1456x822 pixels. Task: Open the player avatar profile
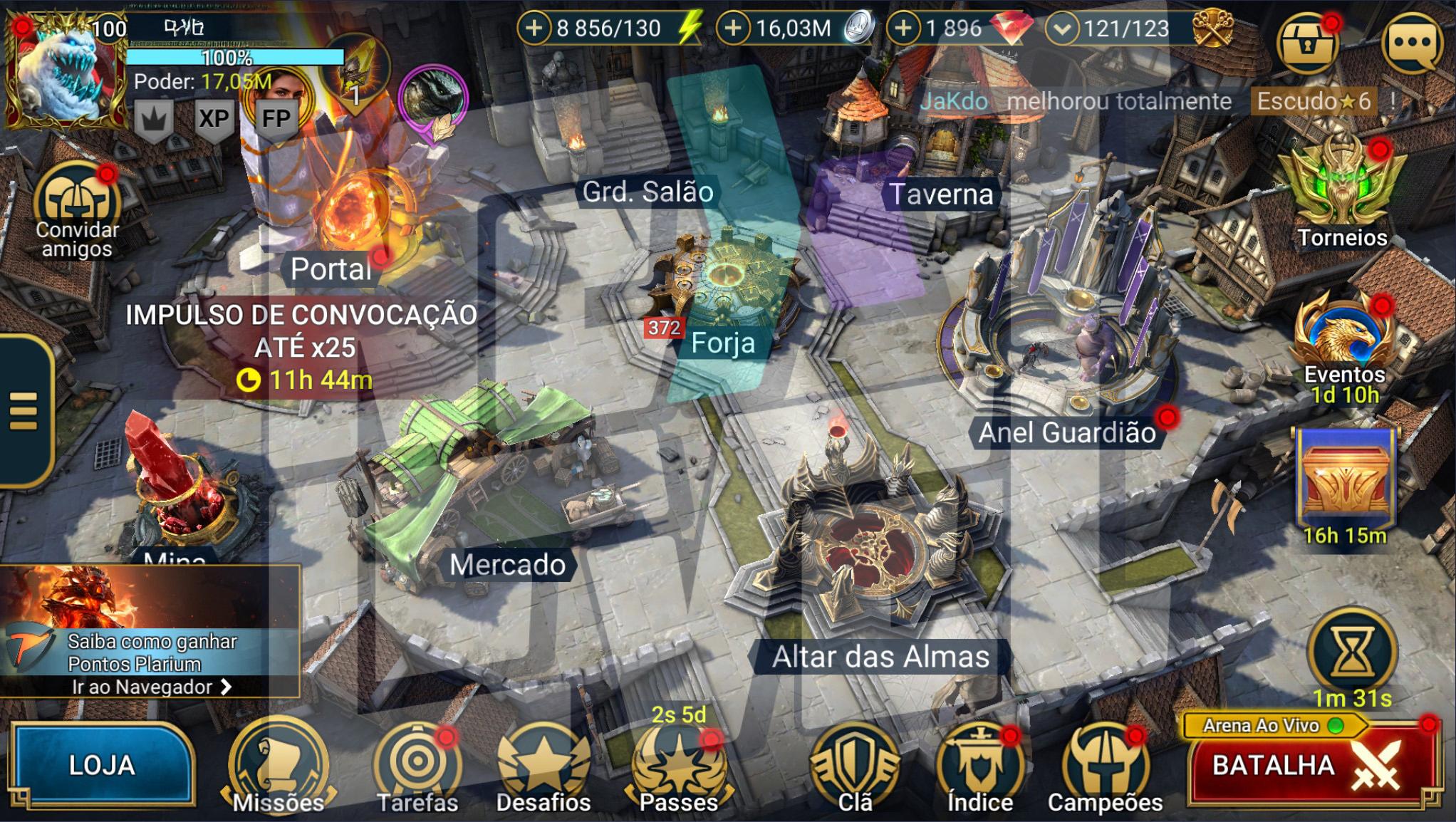[x=66, y=71]
